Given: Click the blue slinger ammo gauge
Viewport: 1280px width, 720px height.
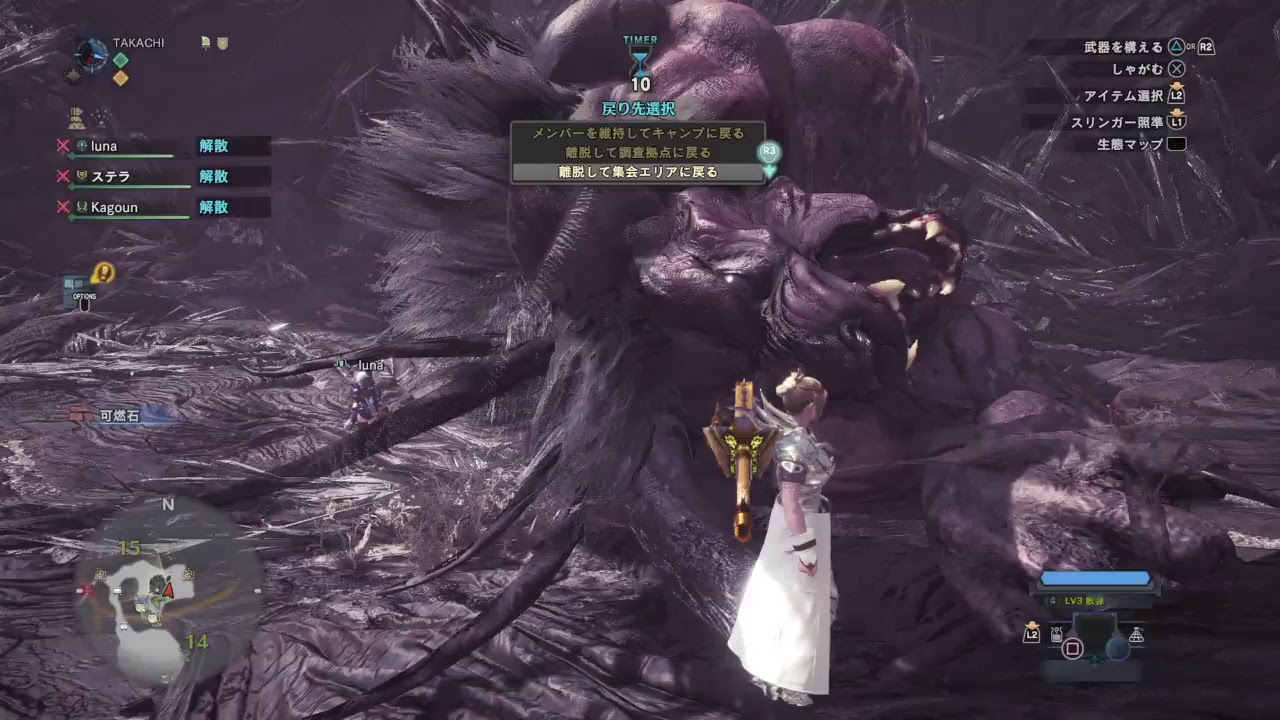Looking at the screenshot, I should pos(1095,577).
